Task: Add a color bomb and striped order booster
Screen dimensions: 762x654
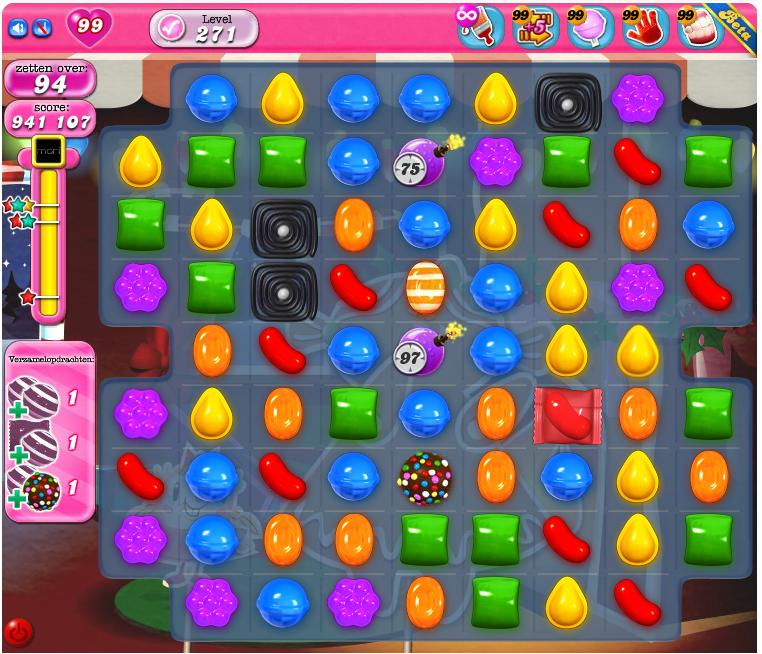Action: 36,490
